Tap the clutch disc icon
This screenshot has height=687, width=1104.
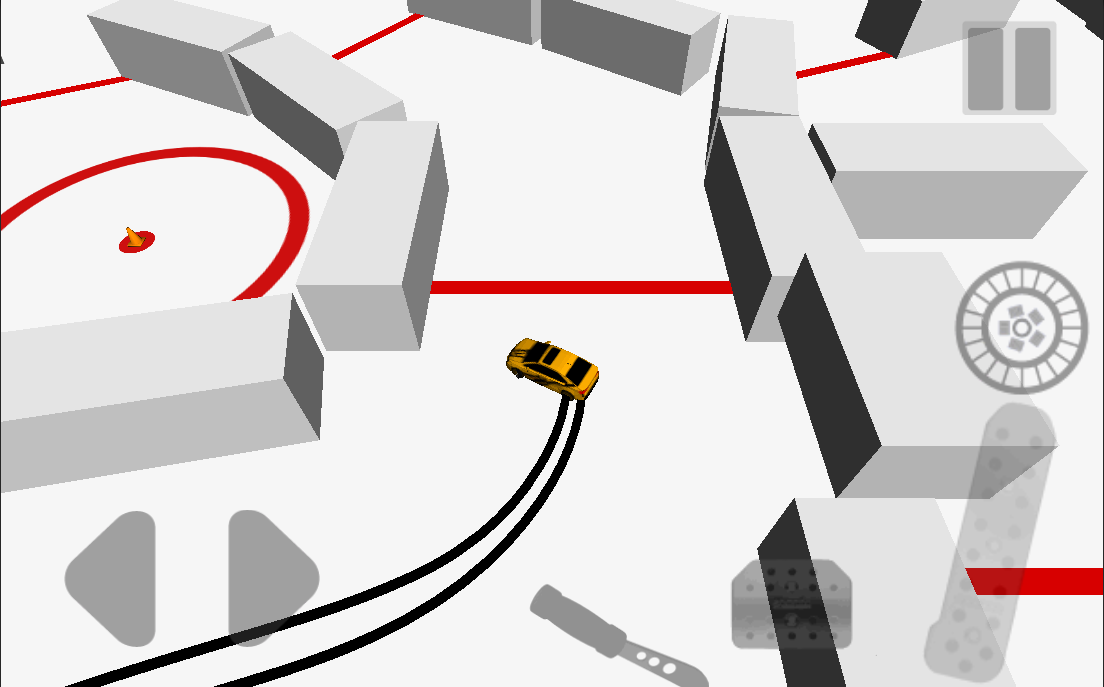pos(1021,327)
